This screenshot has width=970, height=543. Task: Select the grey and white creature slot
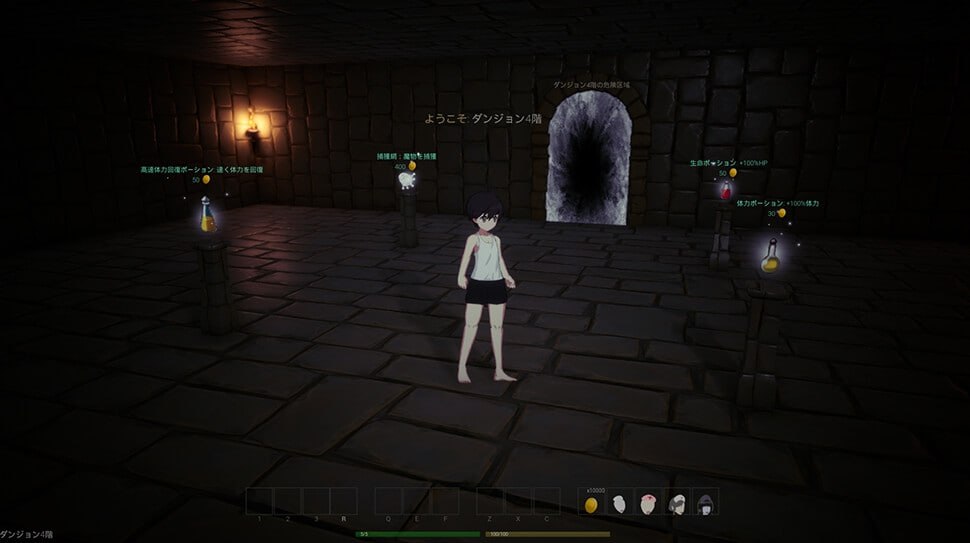pyautogui.click(x=678, y=504)
